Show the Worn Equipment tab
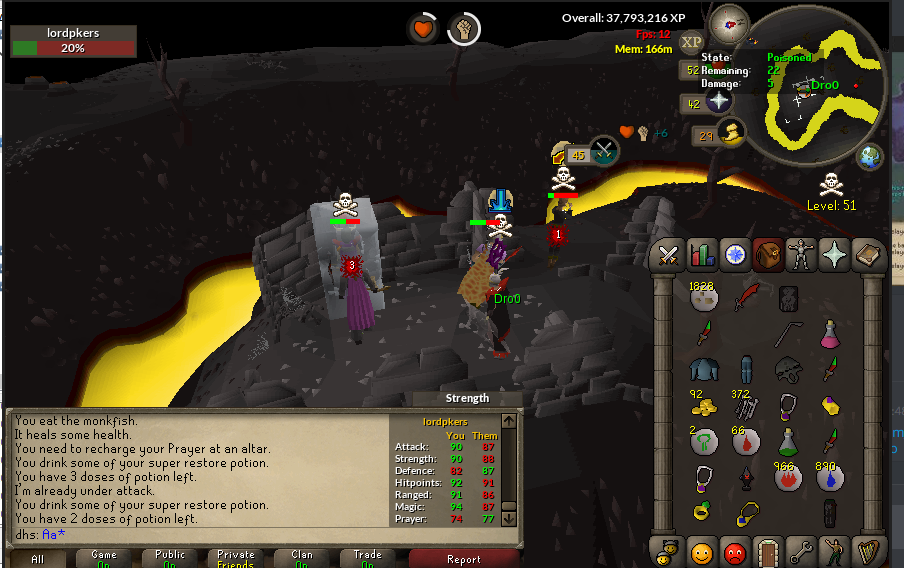 click(x=801, y=257)
